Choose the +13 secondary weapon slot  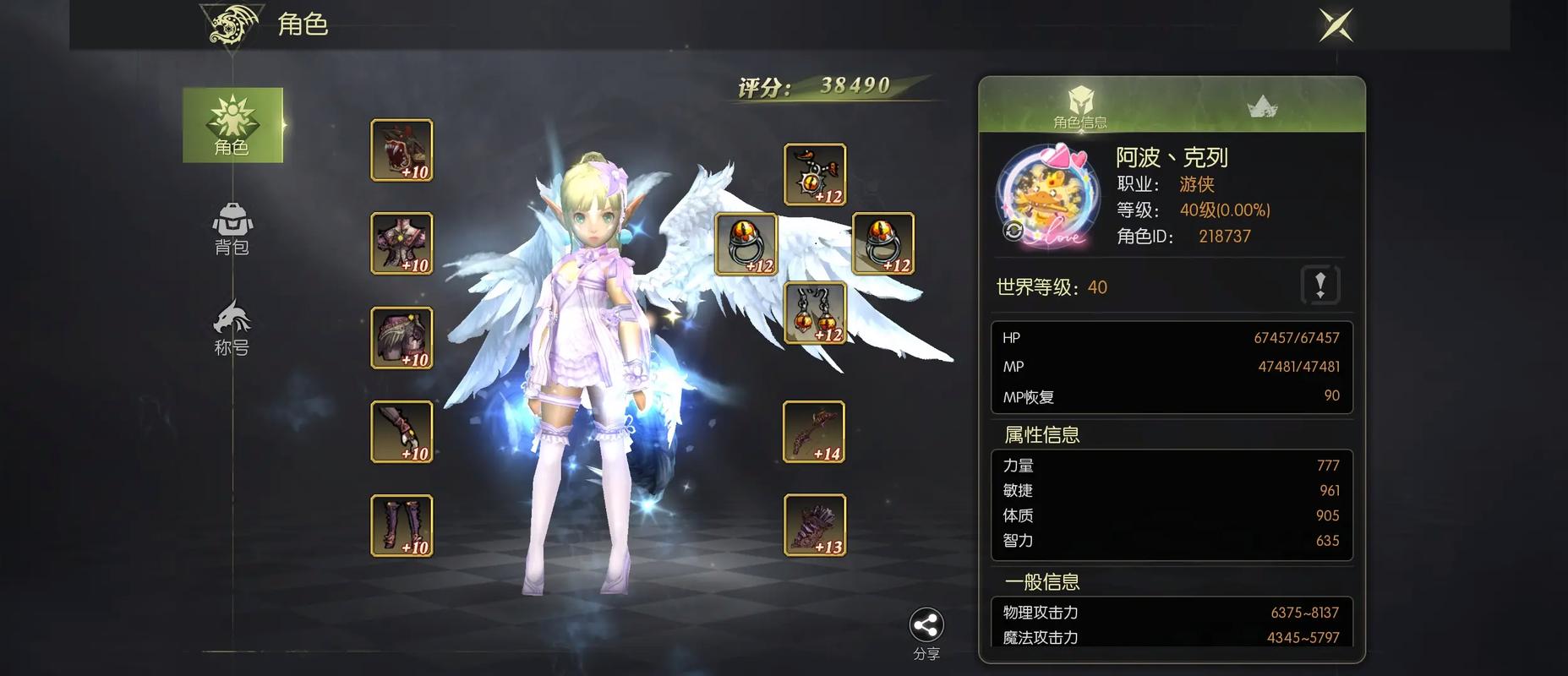pyautogui.click(x=814, y=526)
